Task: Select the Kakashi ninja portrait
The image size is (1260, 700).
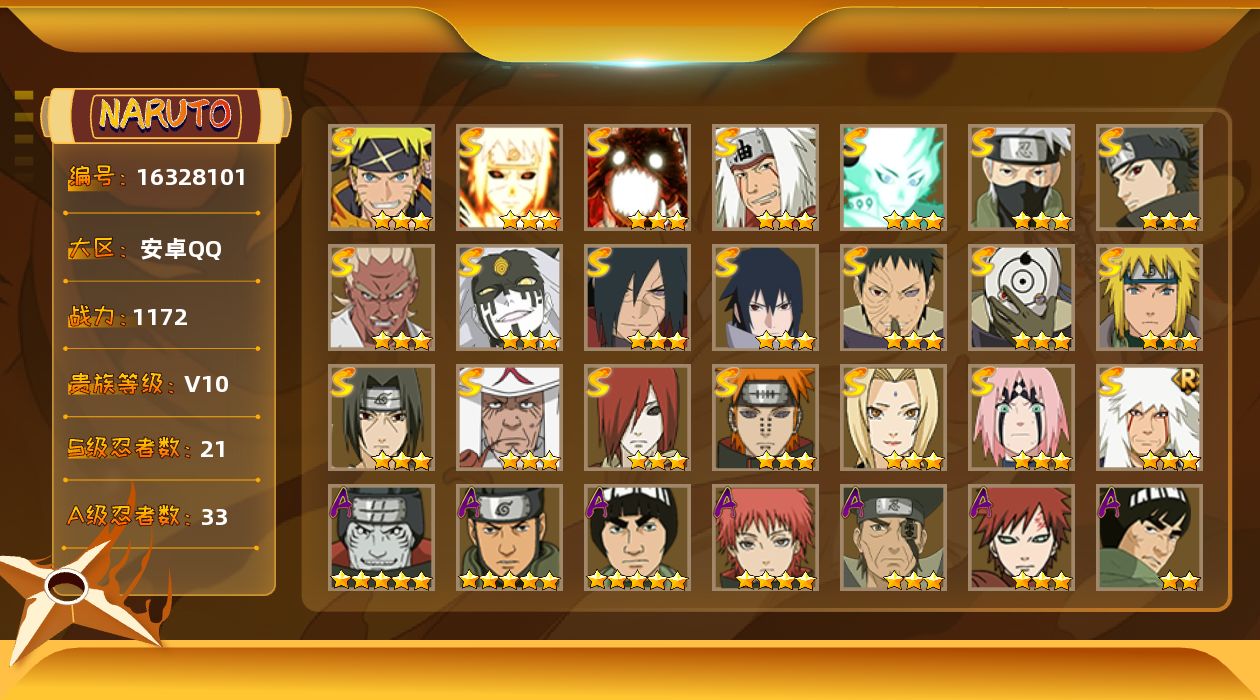Action: pyautogui.click(x=1021, y=177)
